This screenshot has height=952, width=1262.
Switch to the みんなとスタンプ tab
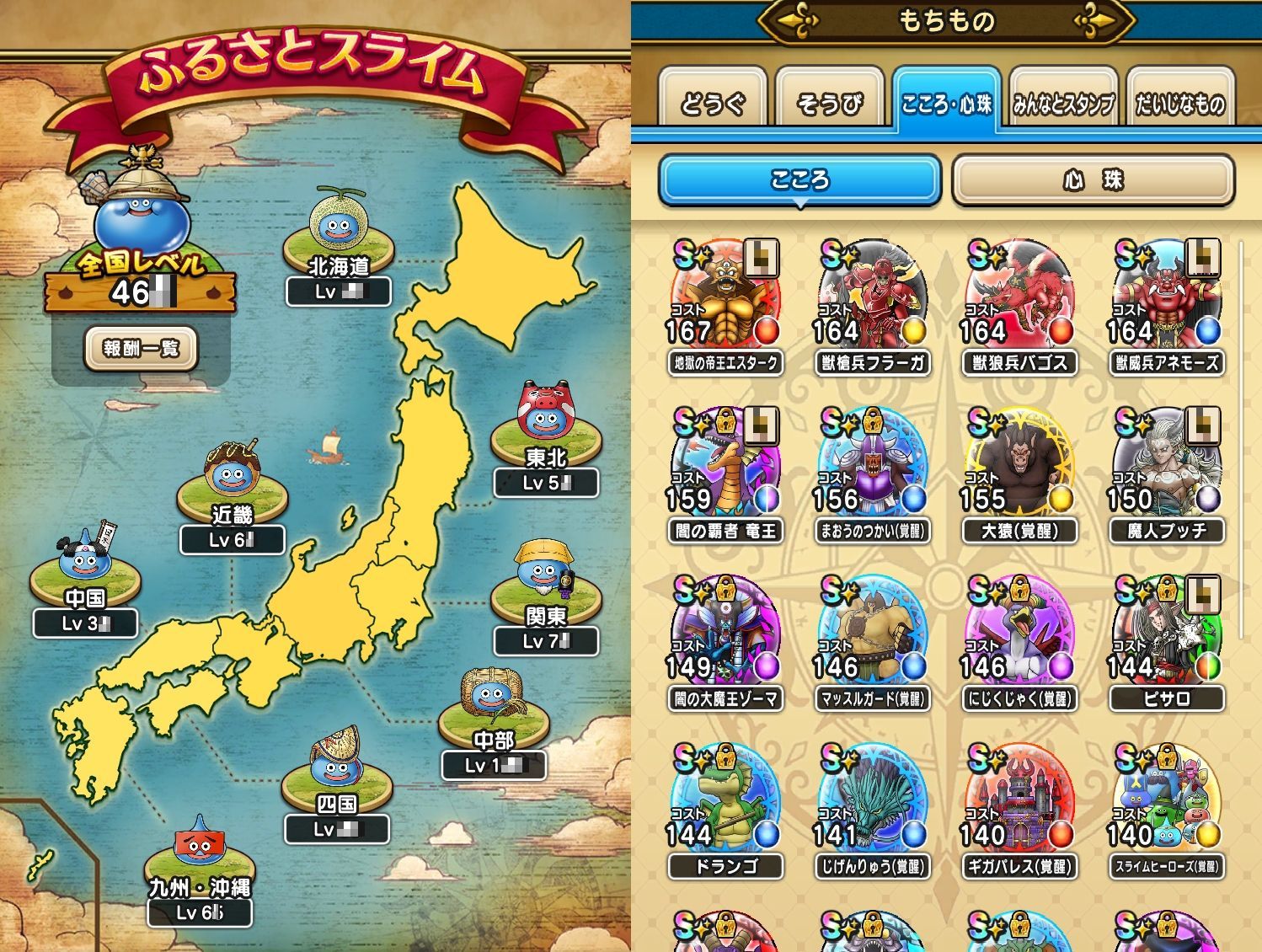point(1062,103)
